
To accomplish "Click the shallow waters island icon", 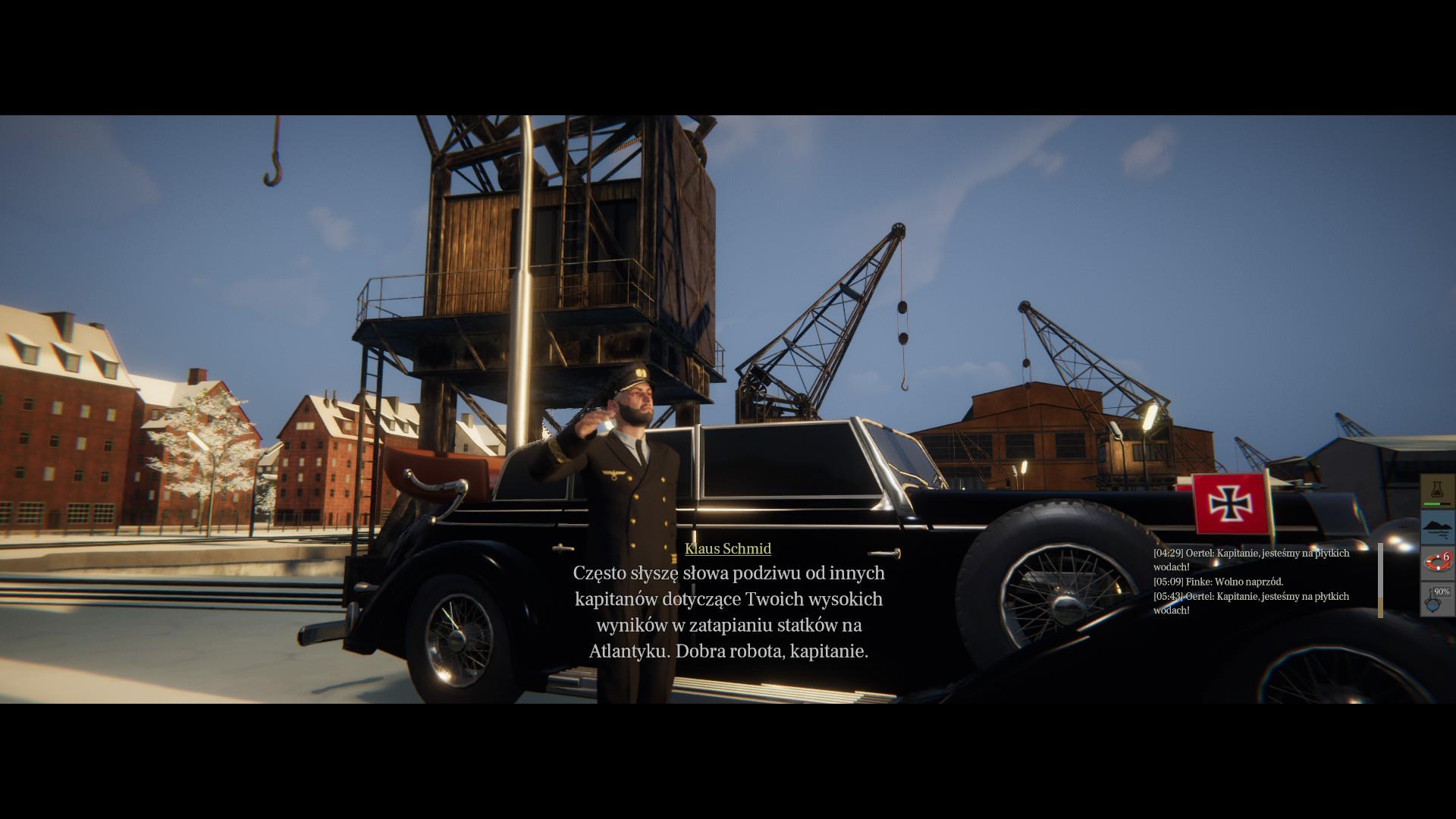I will pyautogui.click(x=1437, y=527).
